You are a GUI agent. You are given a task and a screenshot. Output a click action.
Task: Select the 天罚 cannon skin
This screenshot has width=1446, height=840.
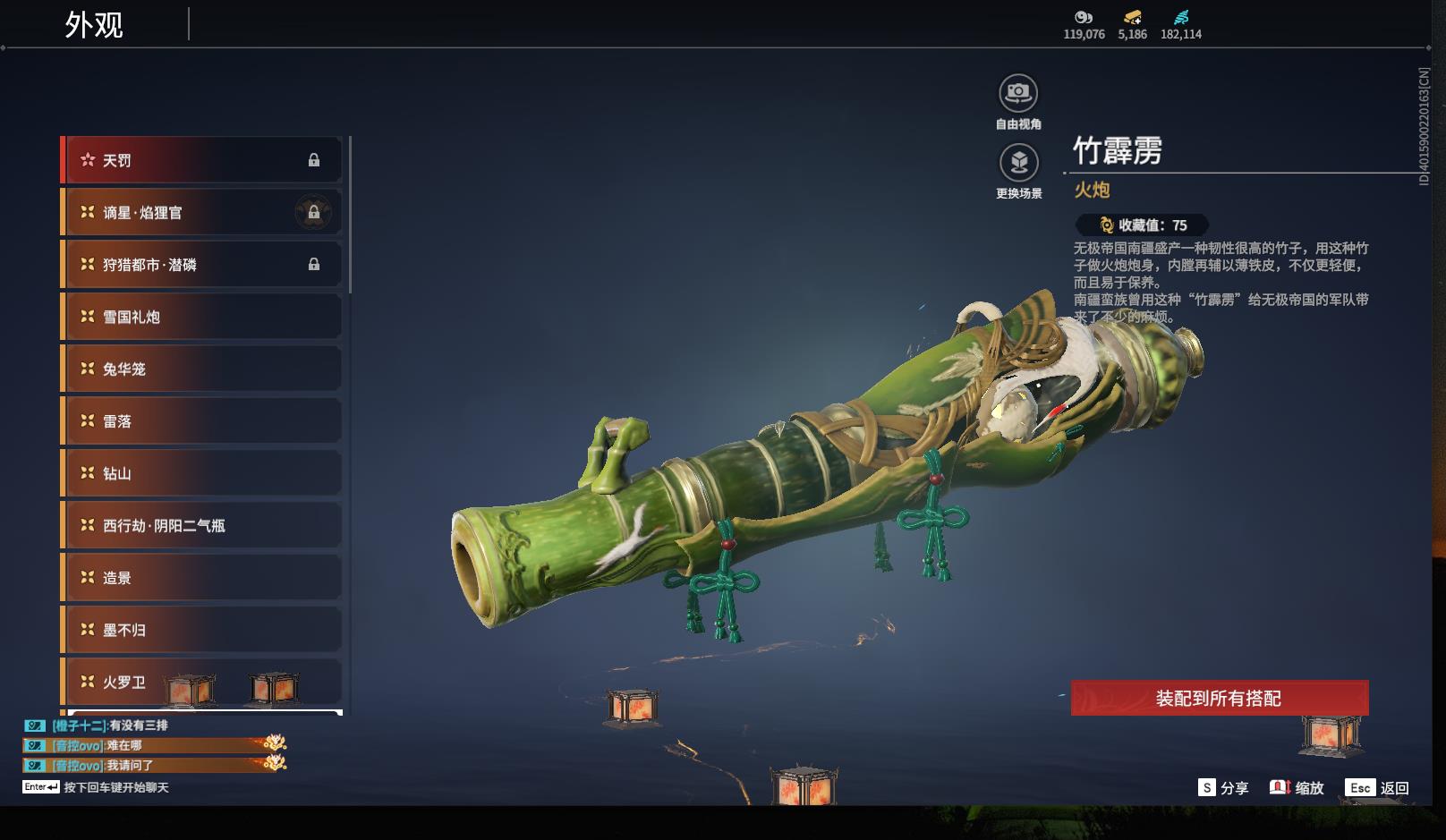coord(202,160)
